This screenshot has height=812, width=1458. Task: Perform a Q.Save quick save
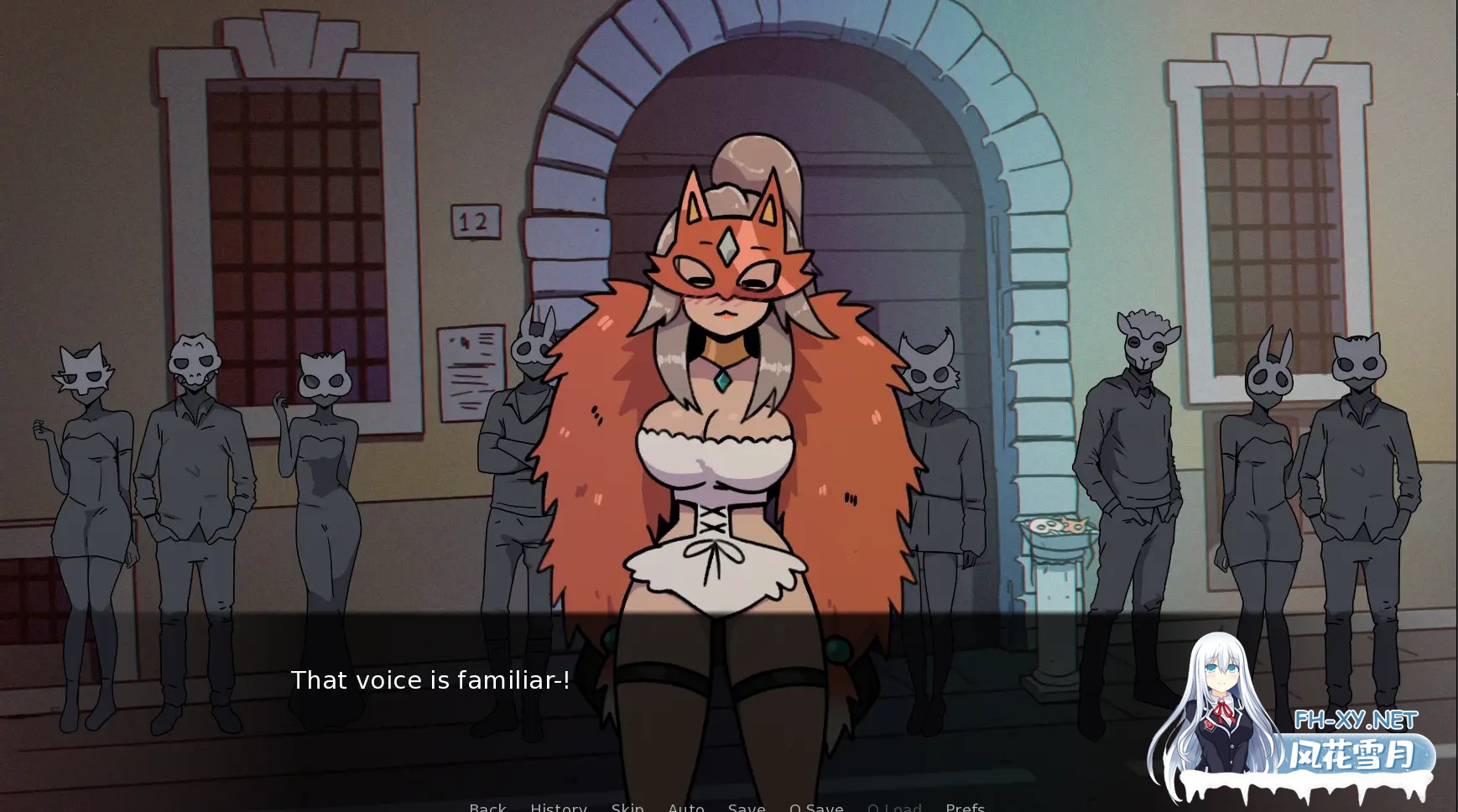coord(815,807)
